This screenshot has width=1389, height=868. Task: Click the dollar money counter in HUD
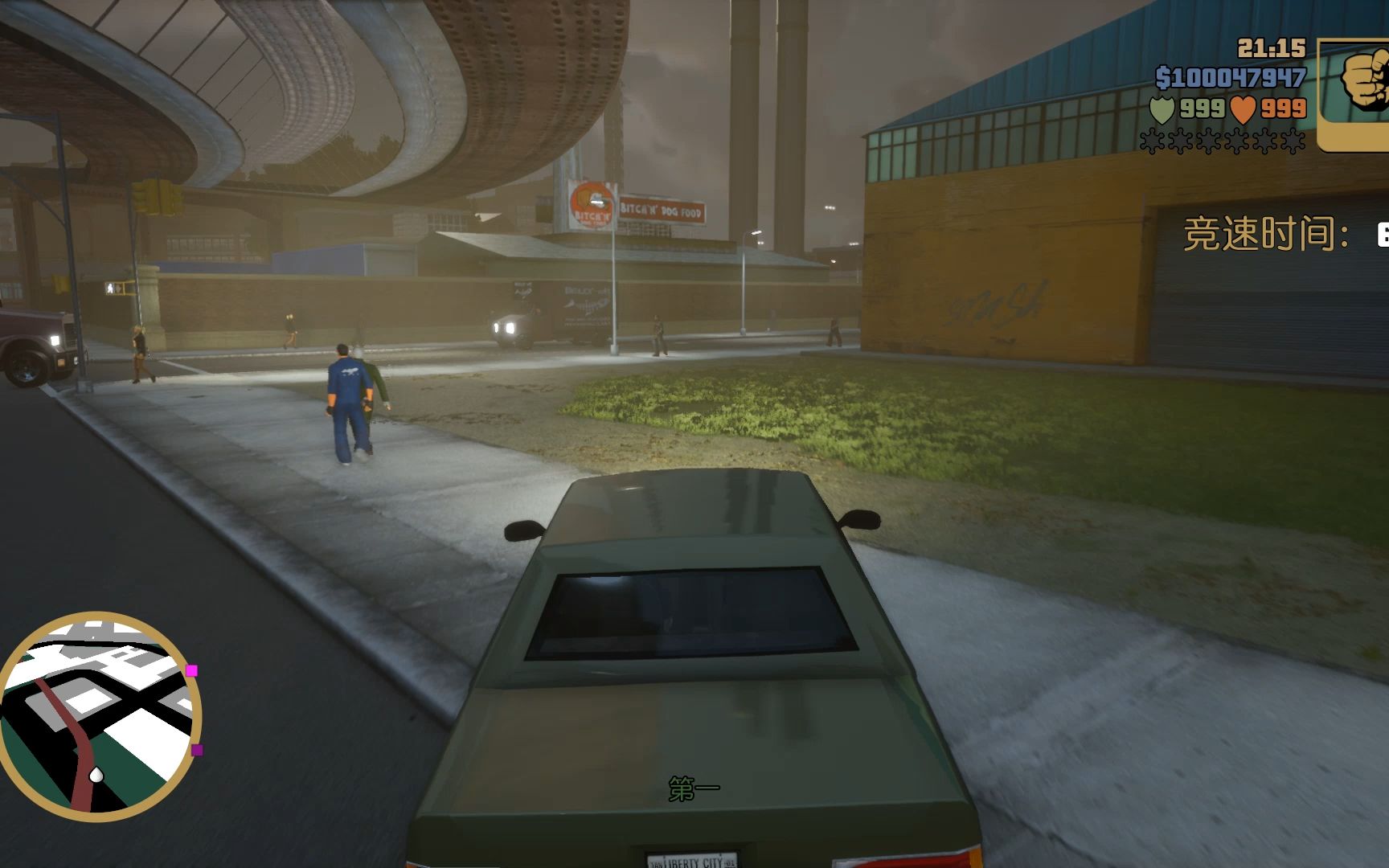click(x=1231, y=76)
